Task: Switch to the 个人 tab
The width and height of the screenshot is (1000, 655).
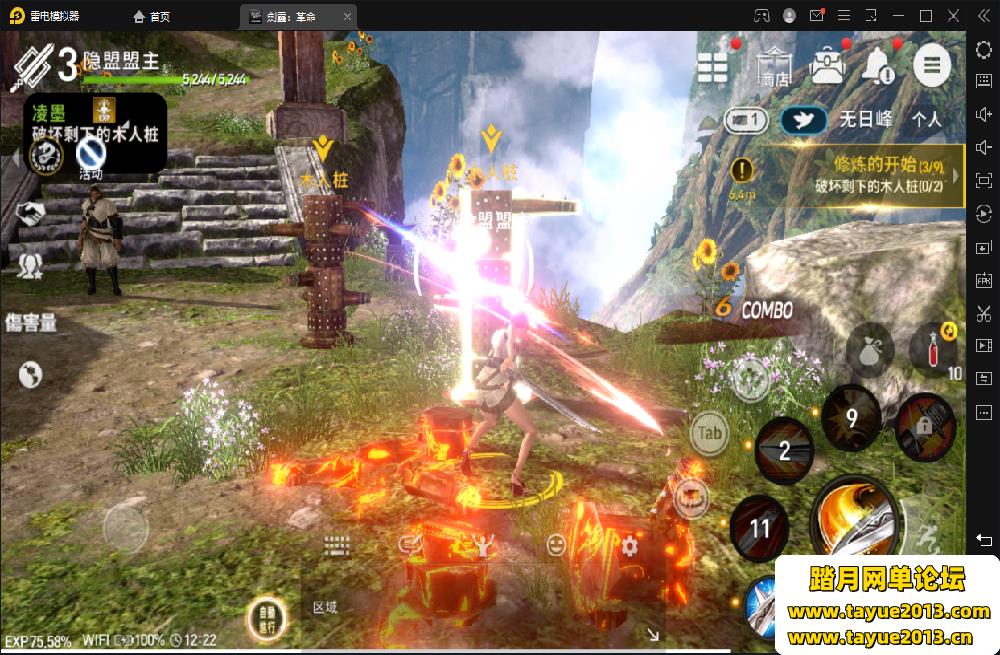Action: 927,119
